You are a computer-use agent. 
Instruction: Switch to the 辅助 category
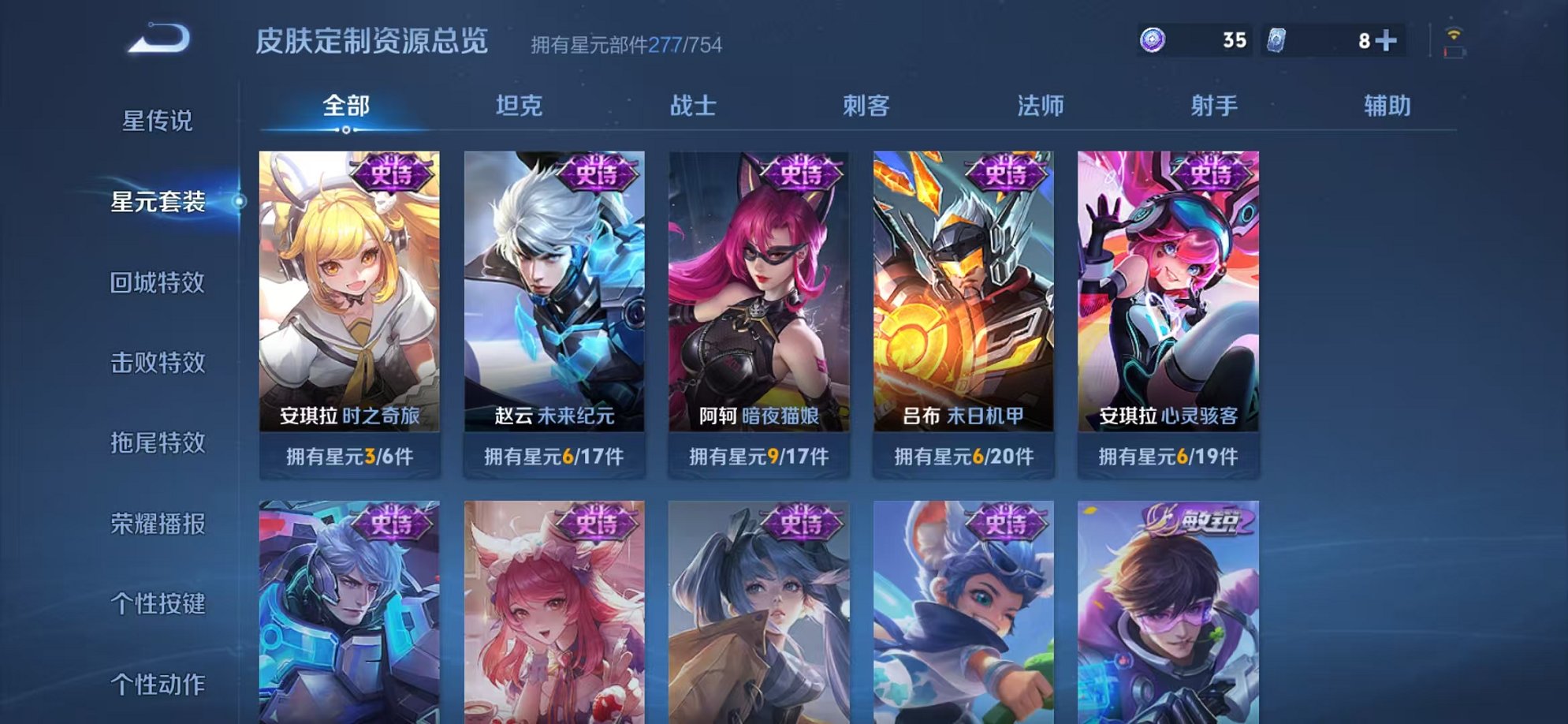point(1386,106)
